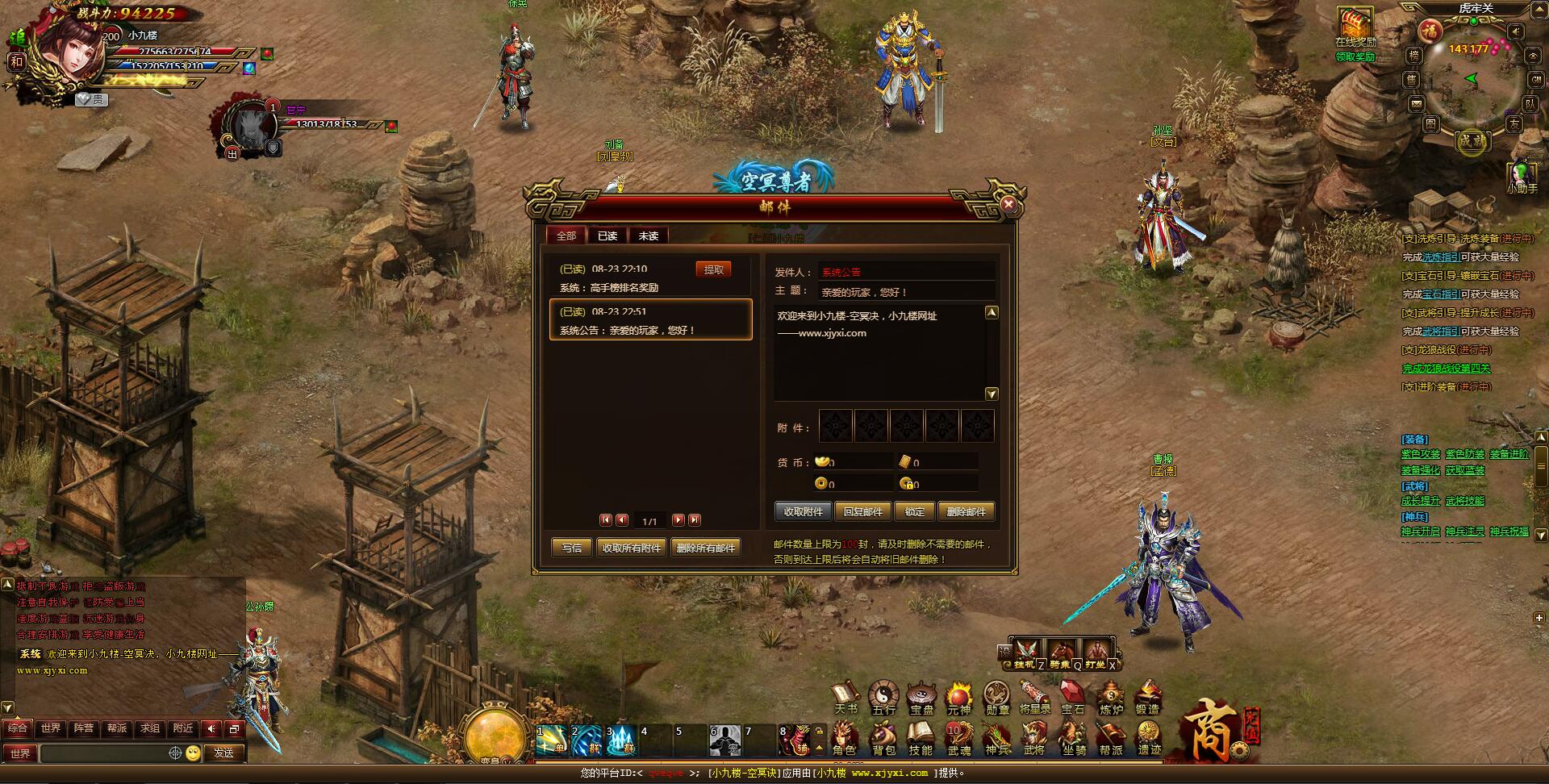Toggle 挂机 auto-battle mode

tap(1025, 652)
